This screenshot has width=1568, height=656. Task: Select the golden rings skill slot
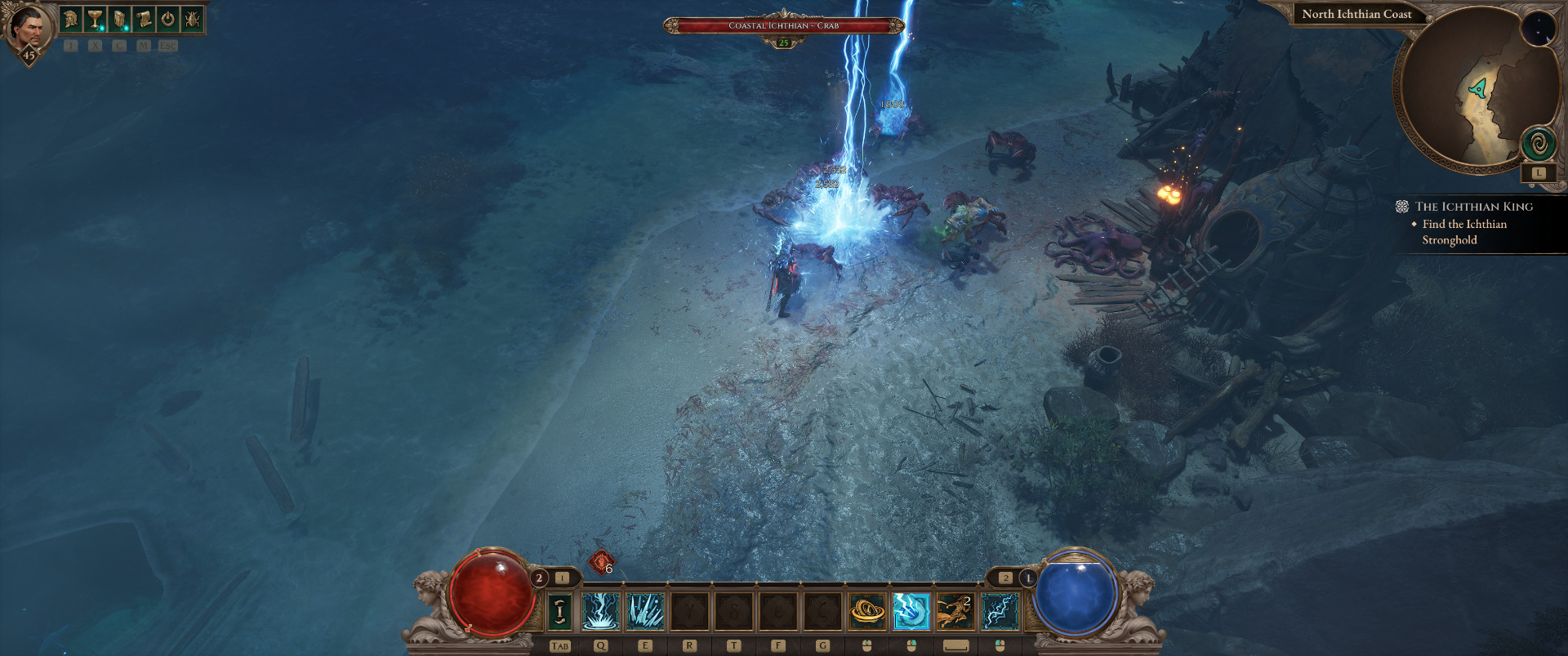(867, 611)
